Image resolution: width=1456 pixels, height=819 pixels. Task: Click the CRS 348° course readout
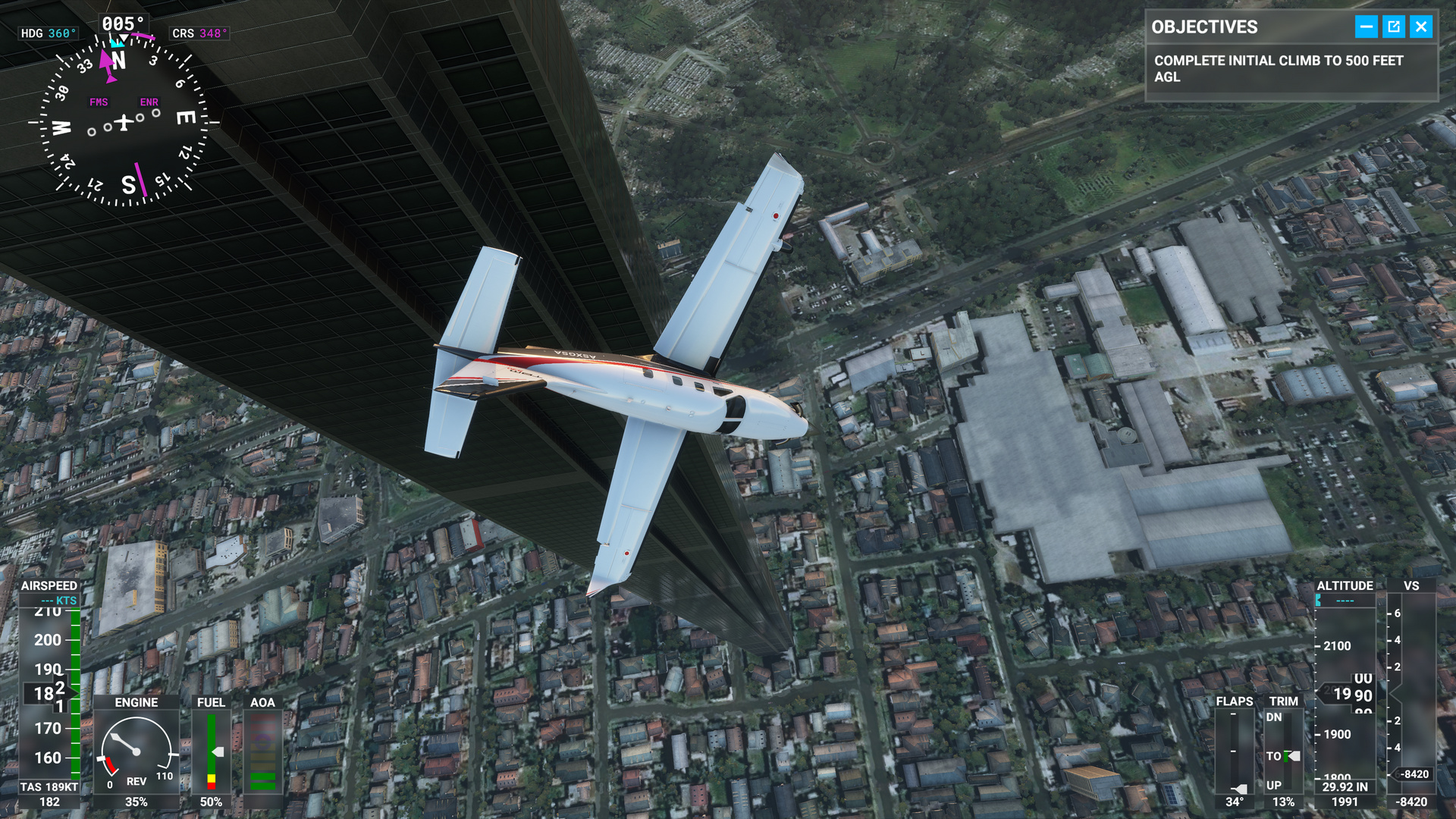coord(201,32)
